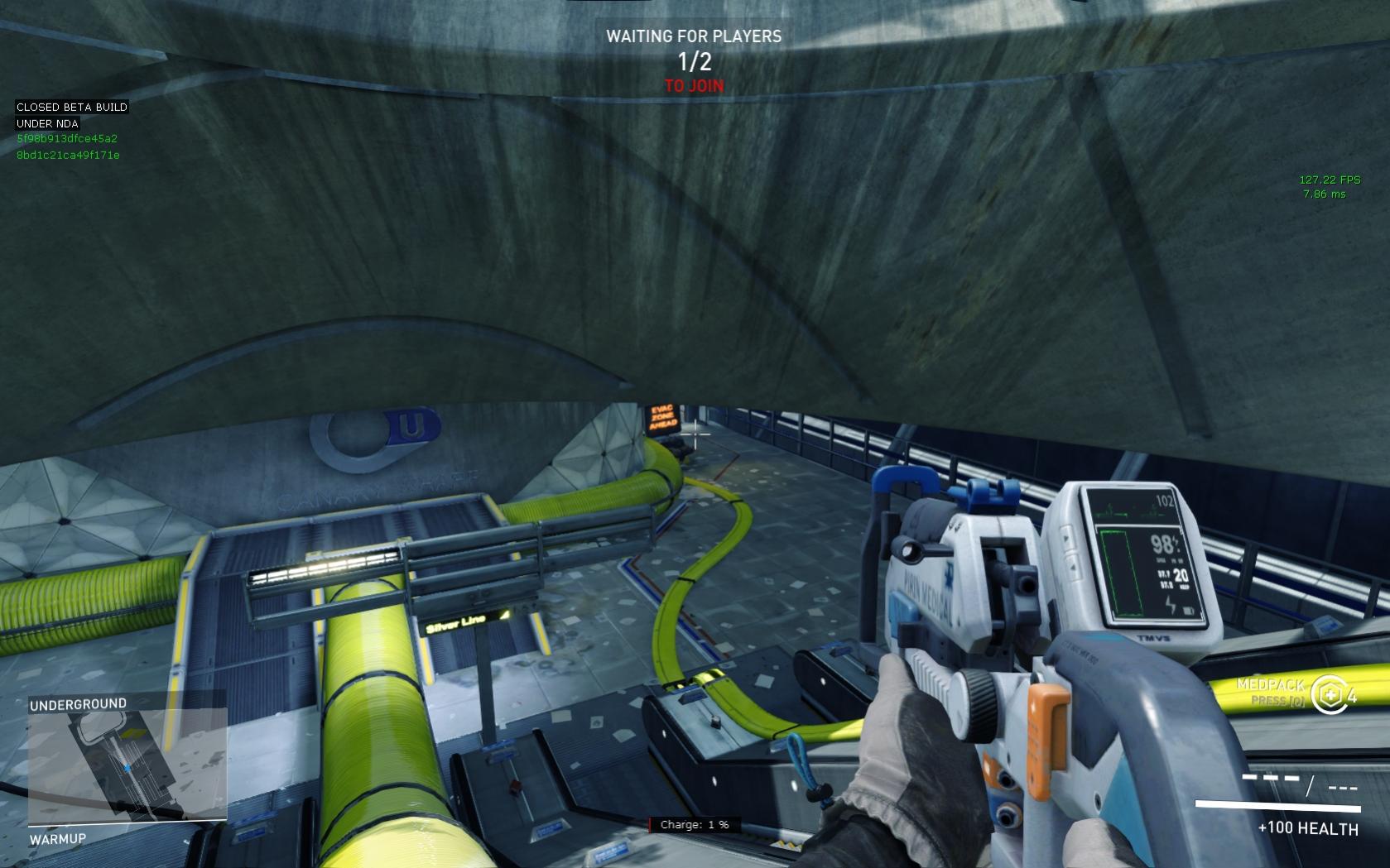Screen dimensions: 1390x868
Task: Click the Underground minimap
Action: click(x=127, y=766)
